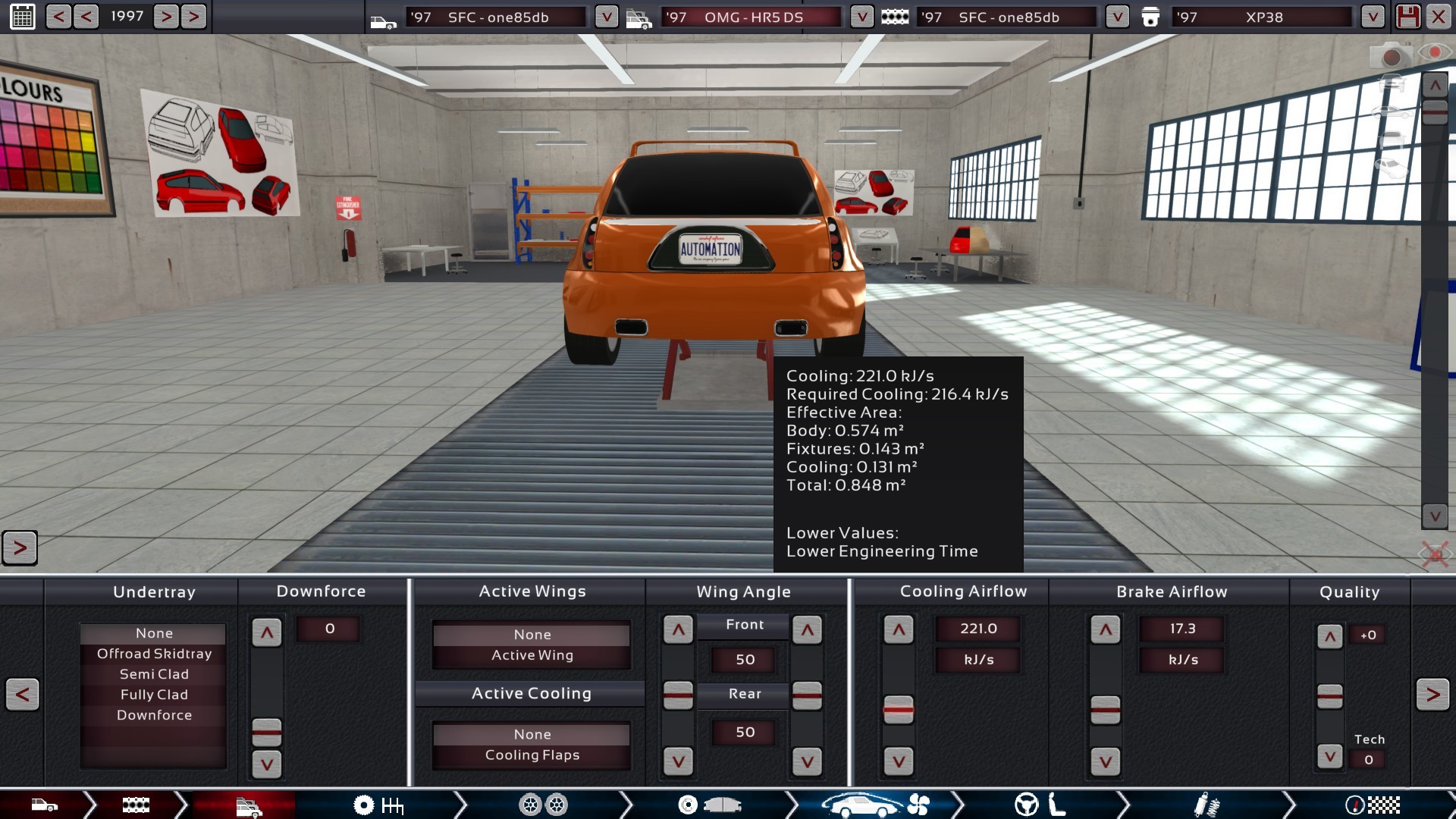Save the car with the floppy disk icon
Image resolution: width=1456 pixels, height=819 pixels.
[1408, 17]
